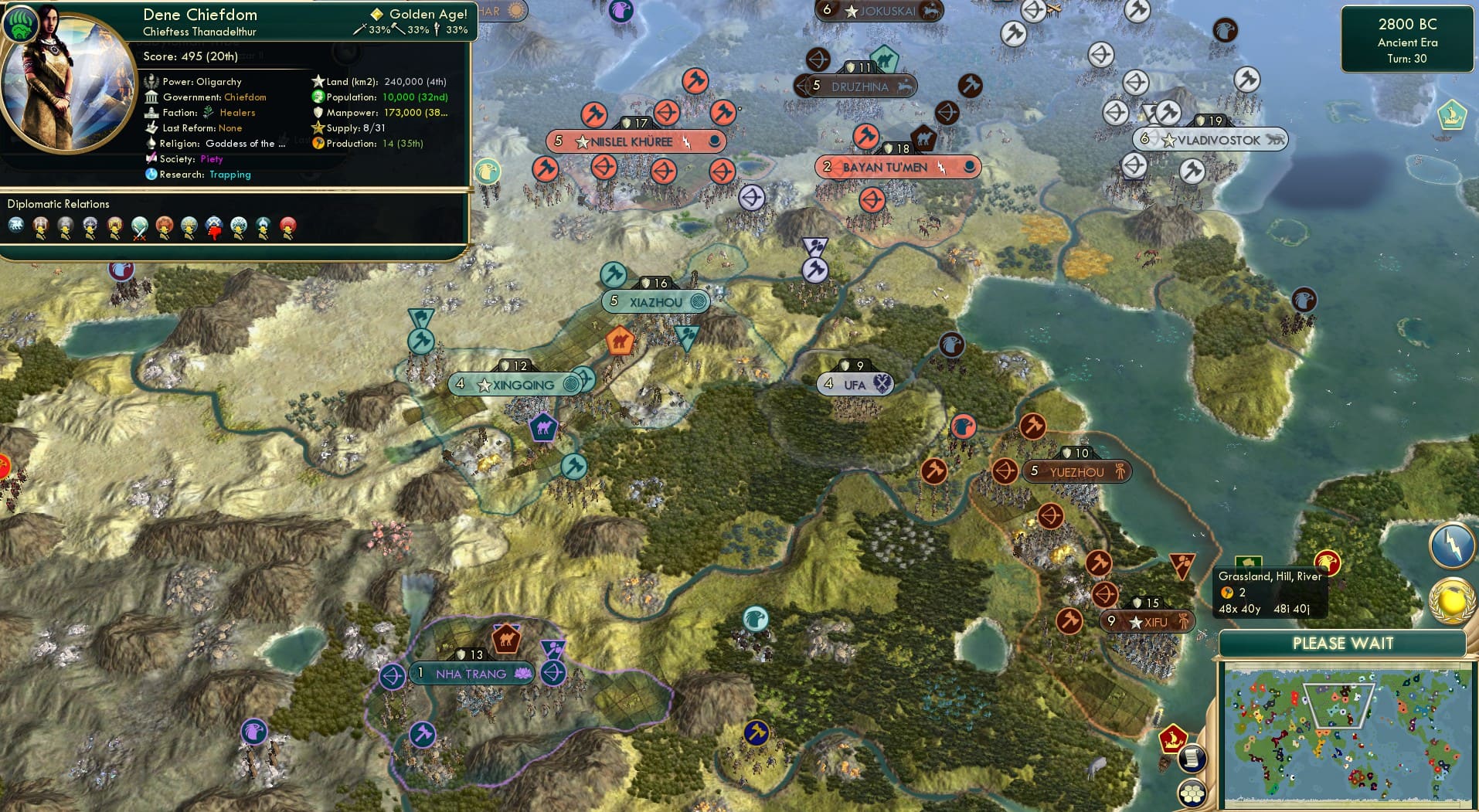Open the cargo ship trade notification pentagon

[1171, 737]
